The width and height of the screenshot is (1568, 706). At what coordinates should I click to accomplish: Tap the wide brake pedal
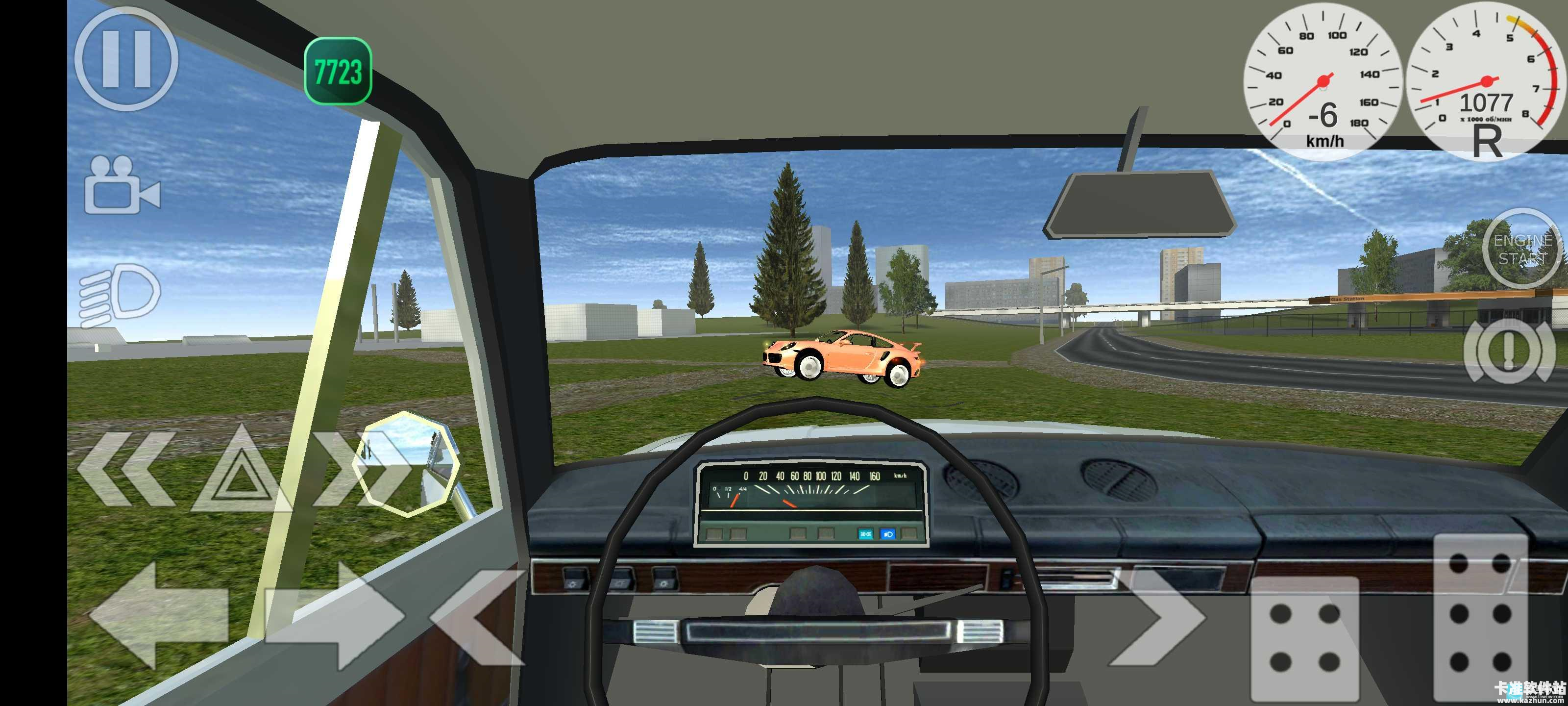(x=1304, y=638)
